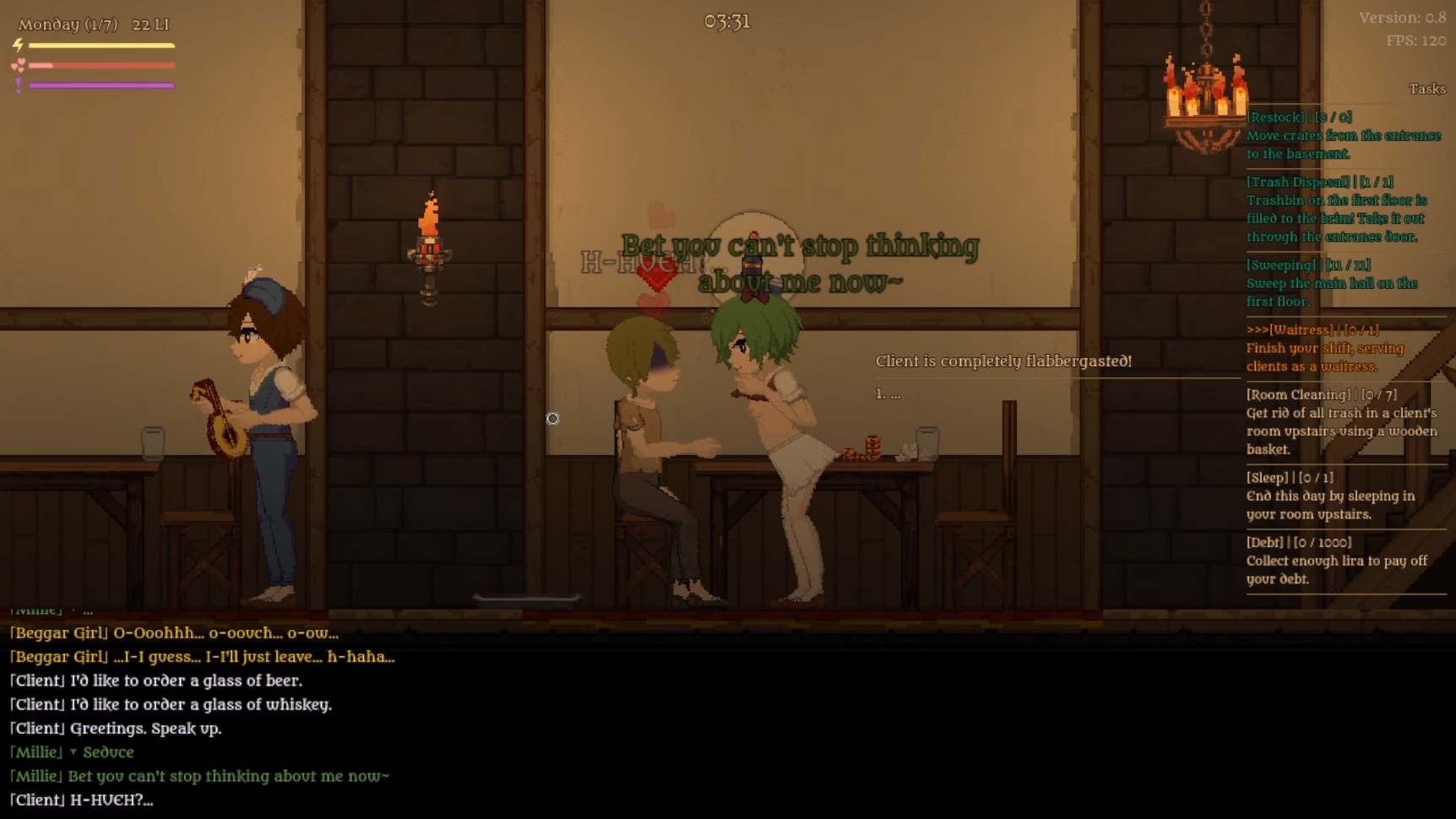Screen dimensions: 1456x819
Task: Choose dialogue option 1
Action: pyautogui.click(x=886, y=393)
